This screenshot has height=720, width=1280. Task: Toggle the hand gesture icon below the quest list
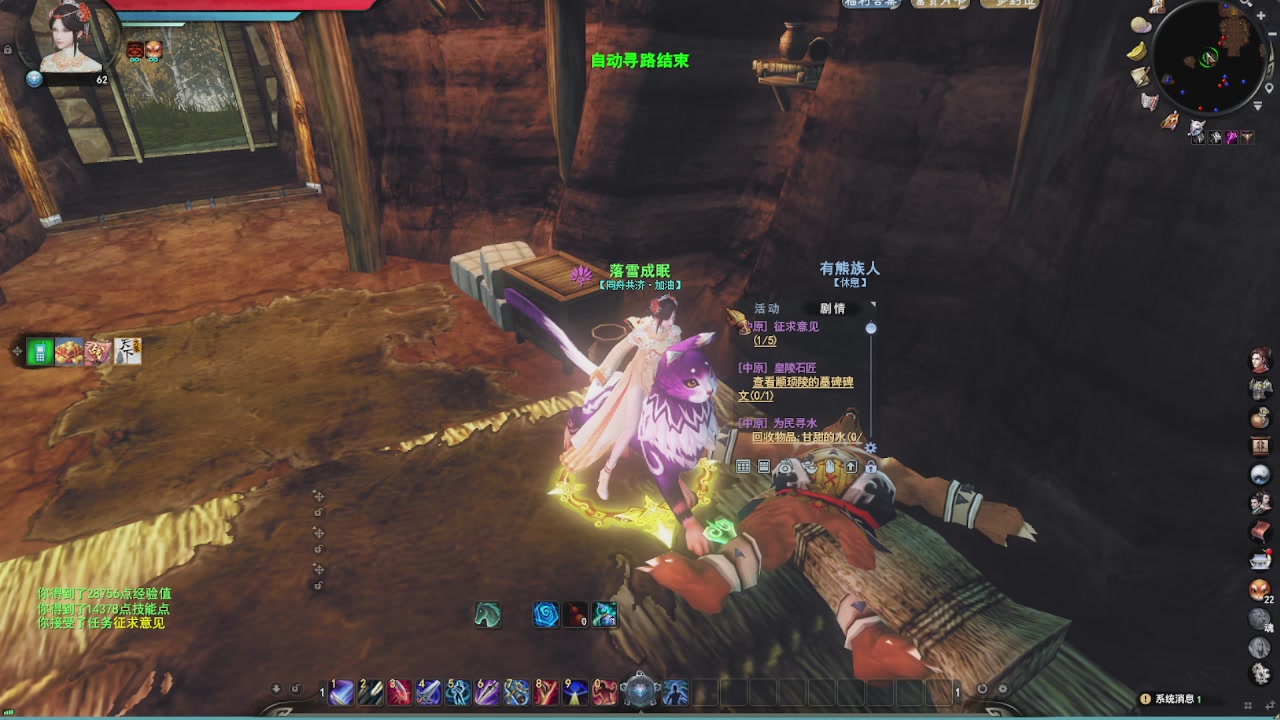click(x=831, y=466)
